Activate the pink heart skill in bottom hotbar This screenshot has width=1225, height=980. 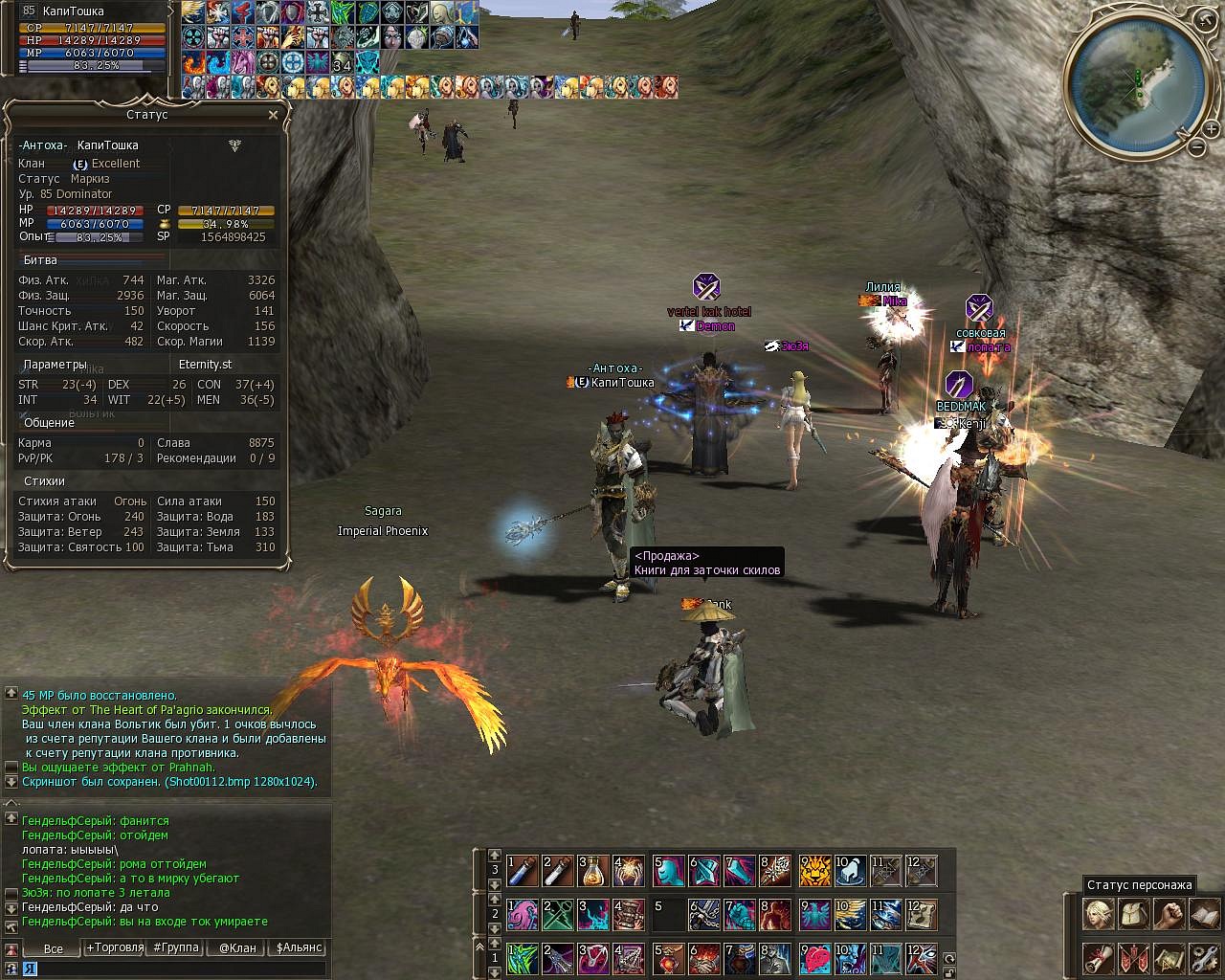[814, 957]
